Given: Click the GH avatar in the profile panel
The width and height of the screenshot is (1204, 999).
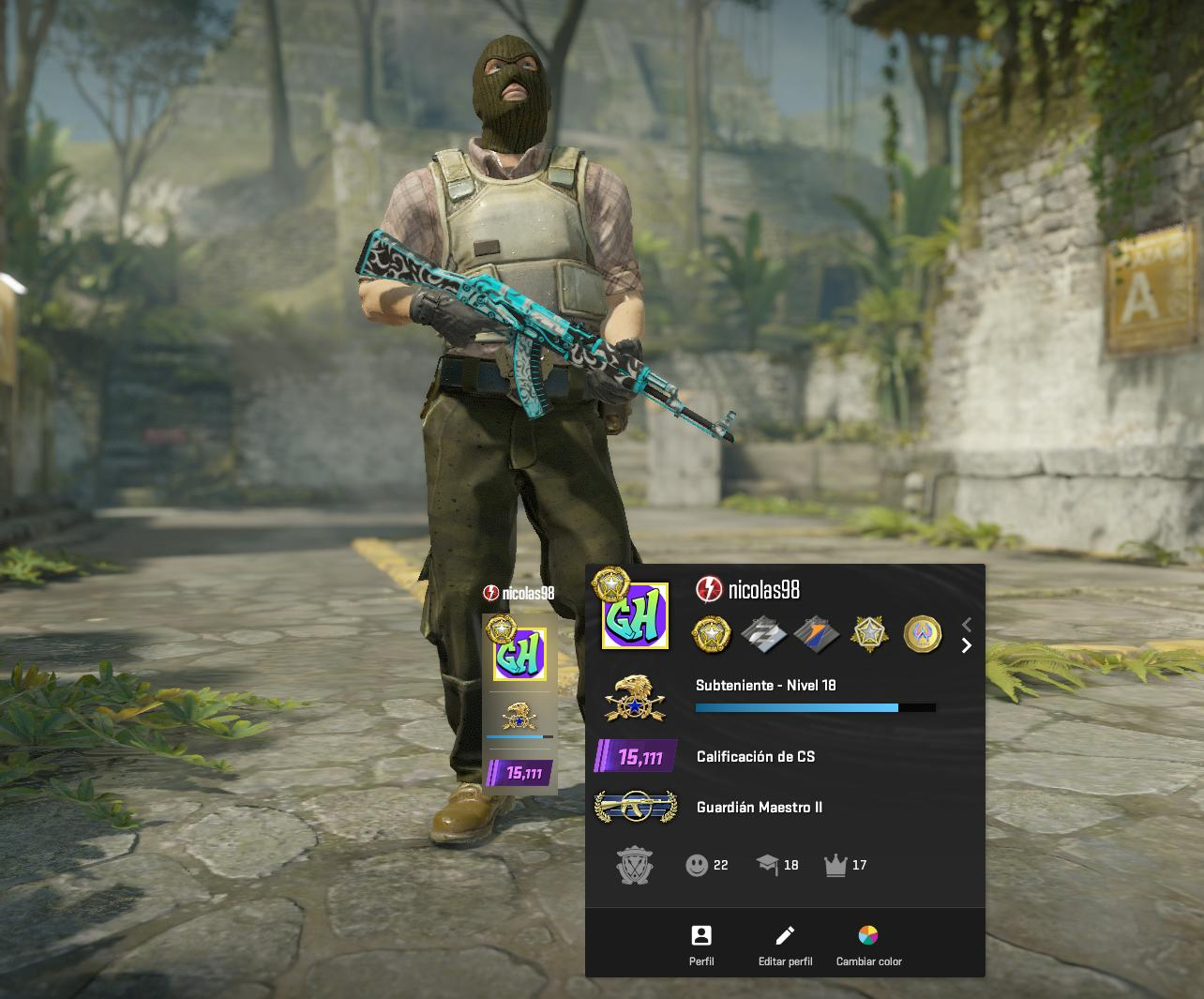Looking at the screenshot, I should (635, 614).
